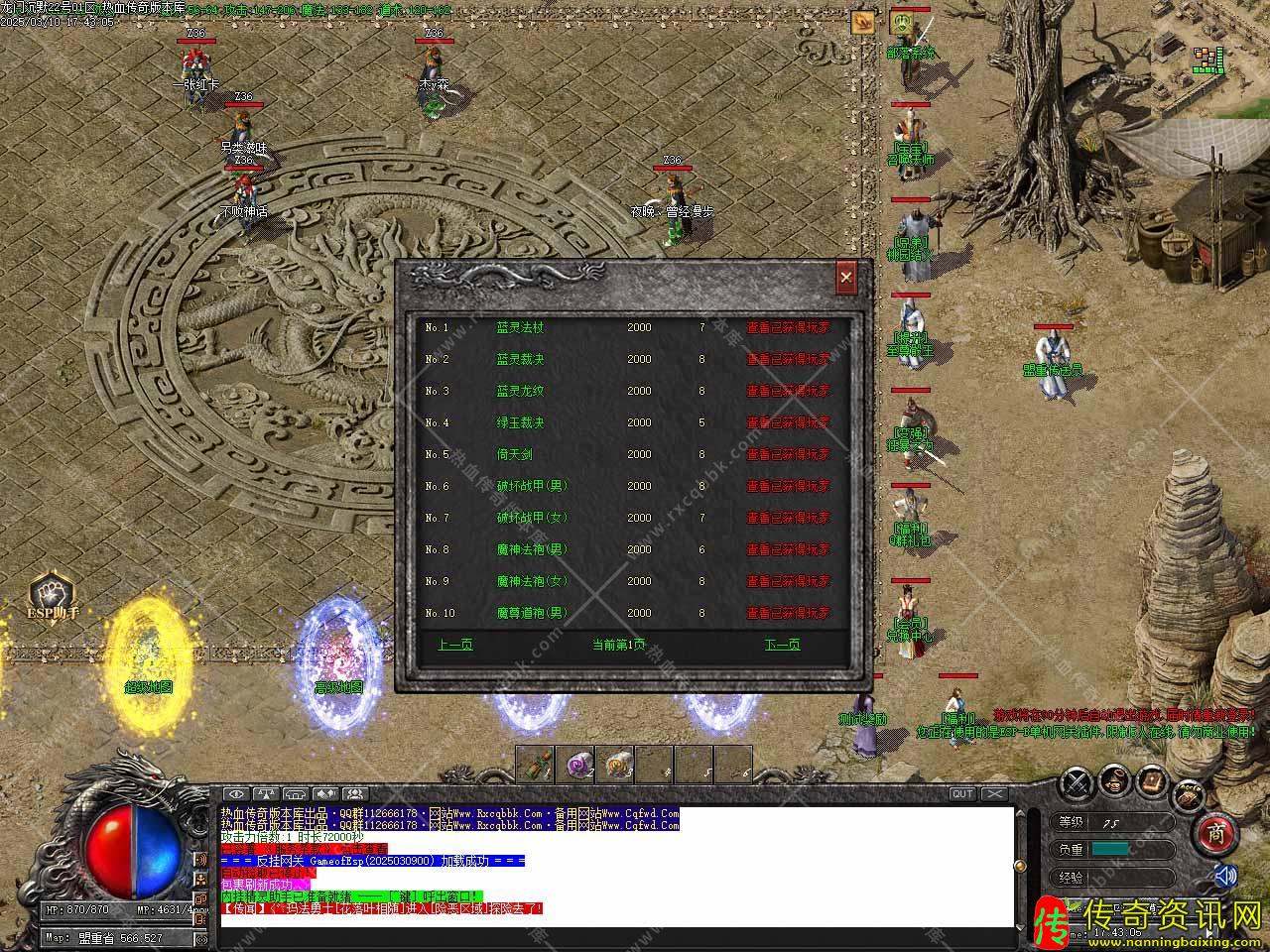Click the QUT button above the chat
This screenshot has width=1270, height=952.
click(x=962, y=793)
